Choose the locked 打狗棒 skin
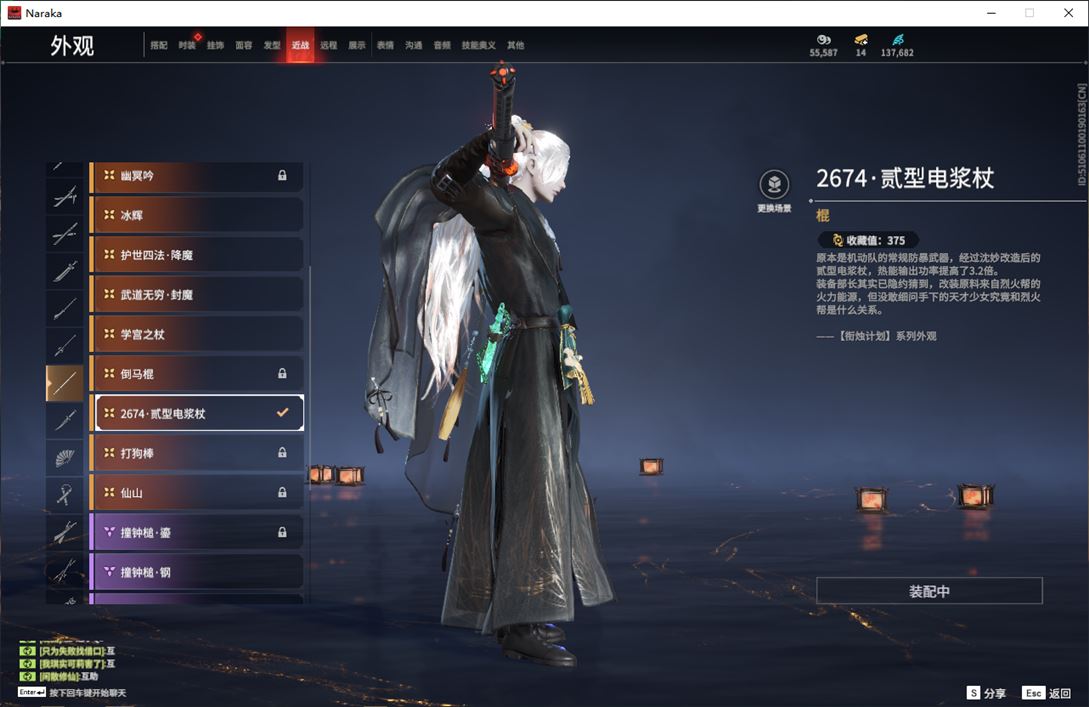1089x707 pixels. 197,453
